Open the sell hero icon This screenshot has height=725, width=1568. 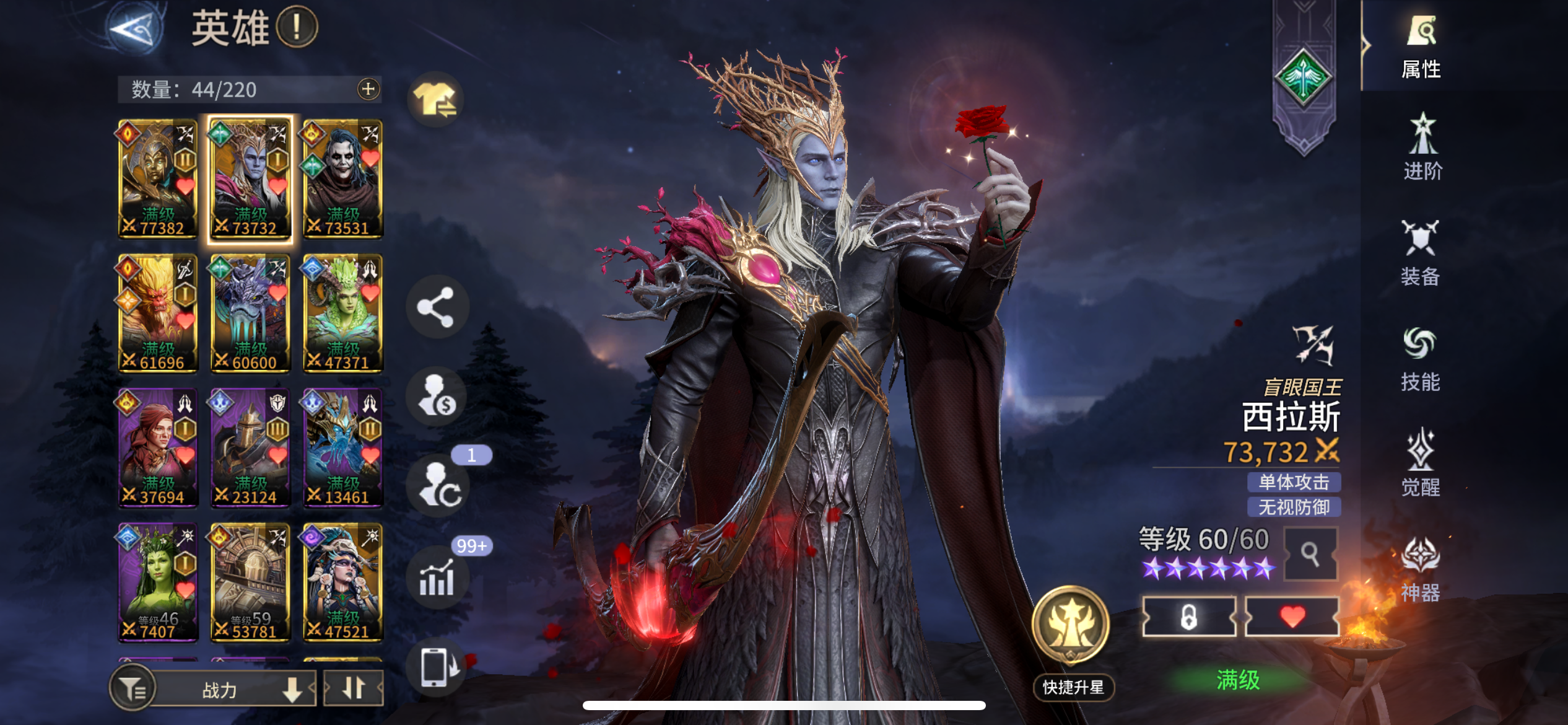(x=438, y=397)
